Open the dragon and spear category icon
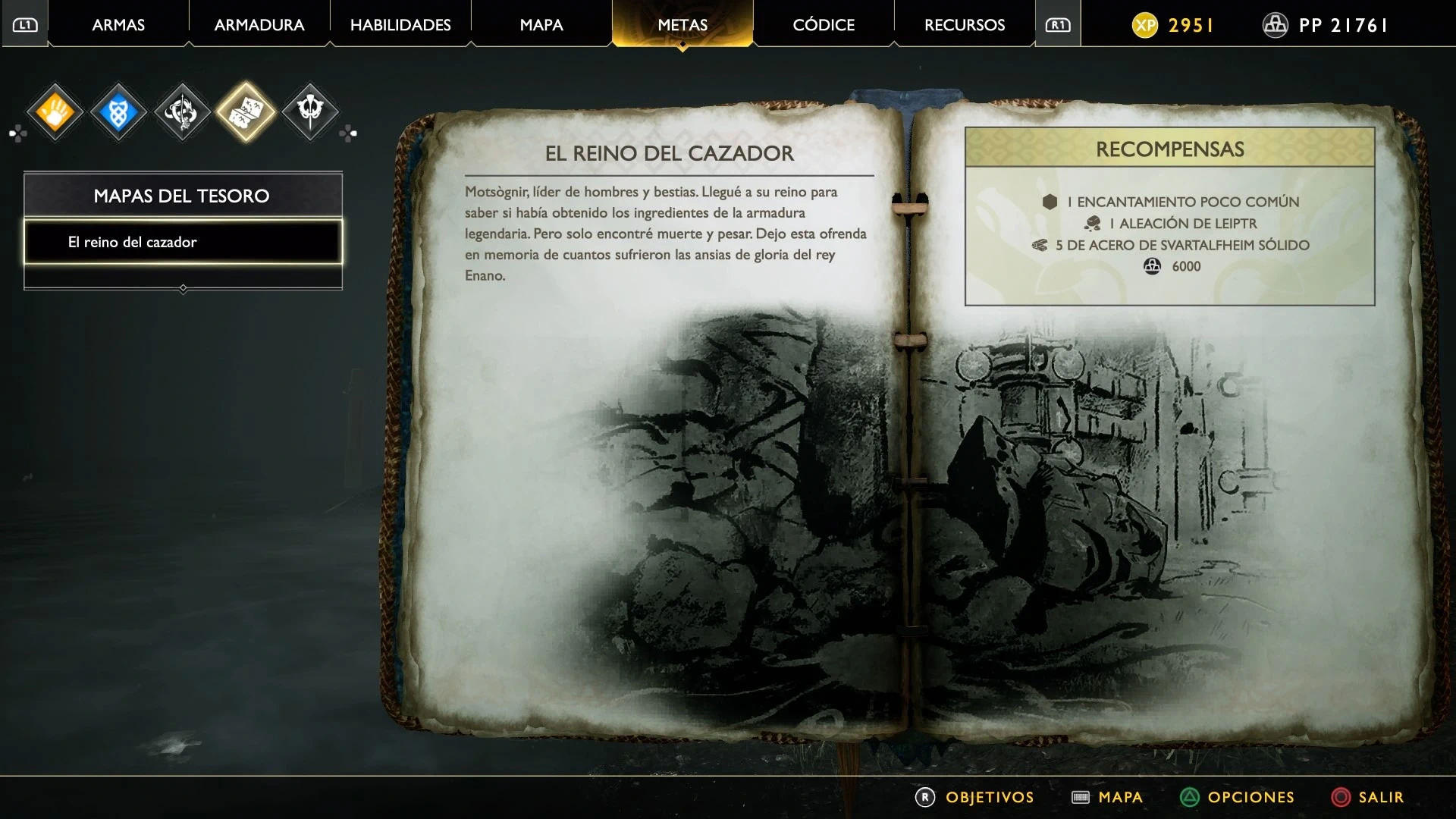This screenshot has width=1456, height=819. click(182, 113)
